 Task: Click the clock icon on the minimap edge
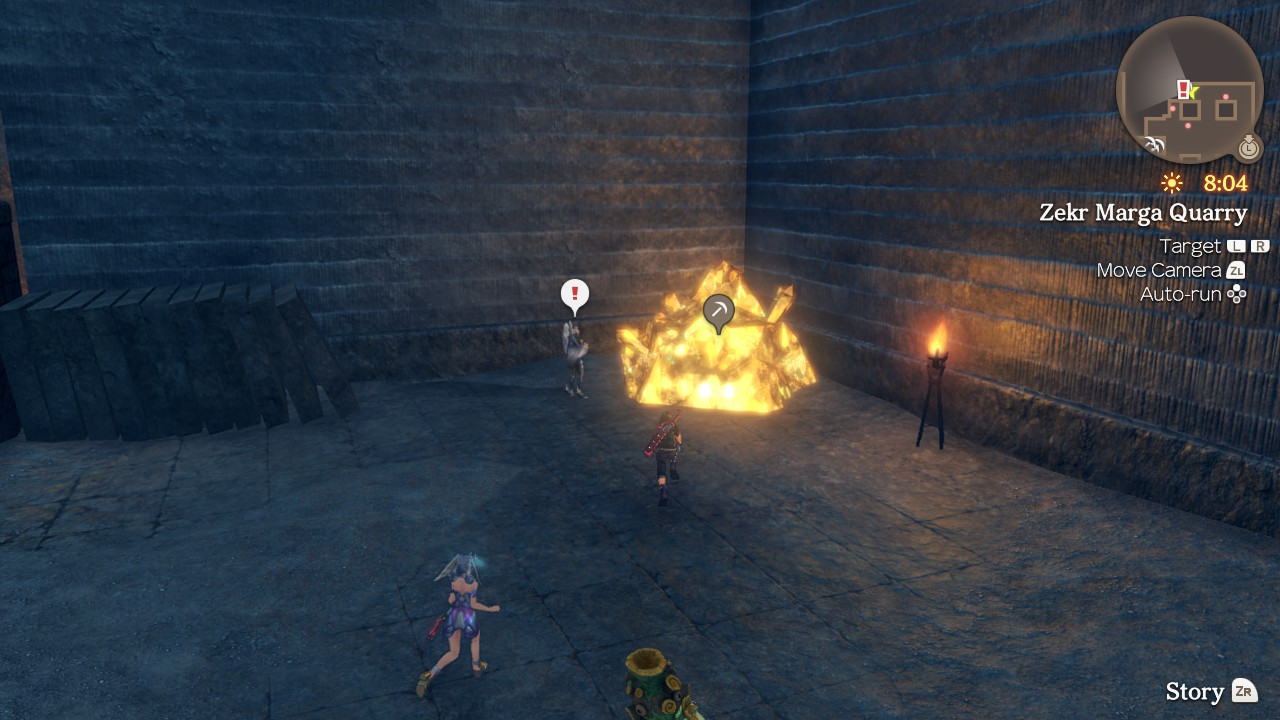1249,147
